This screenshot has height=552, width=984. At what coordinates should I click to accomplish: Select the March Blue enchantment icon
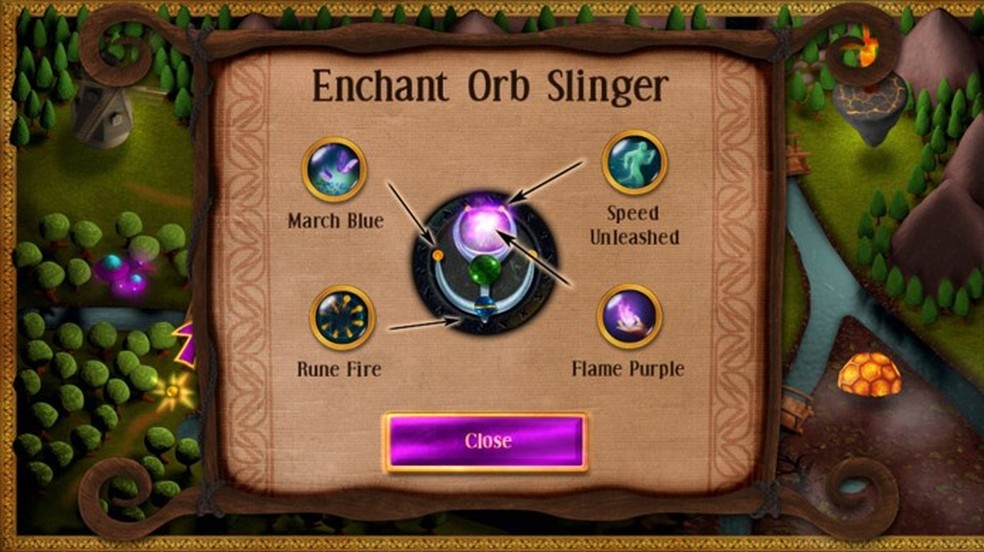(334, 169)
